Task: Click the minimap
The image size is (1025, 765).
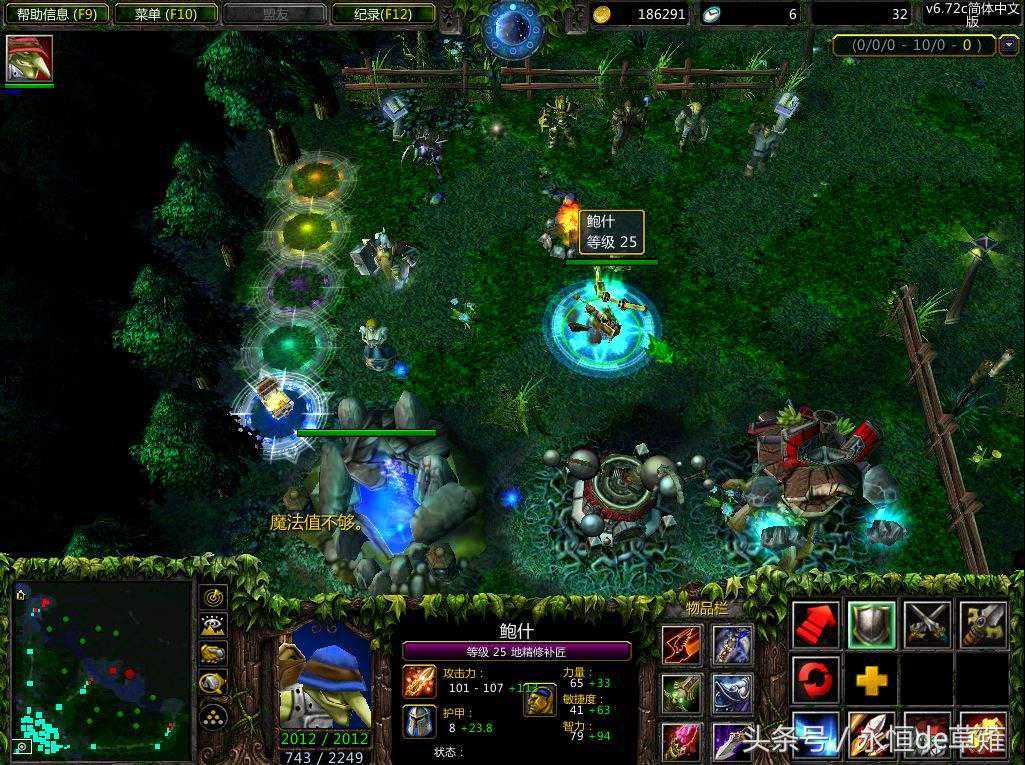Action: (102, 669)
